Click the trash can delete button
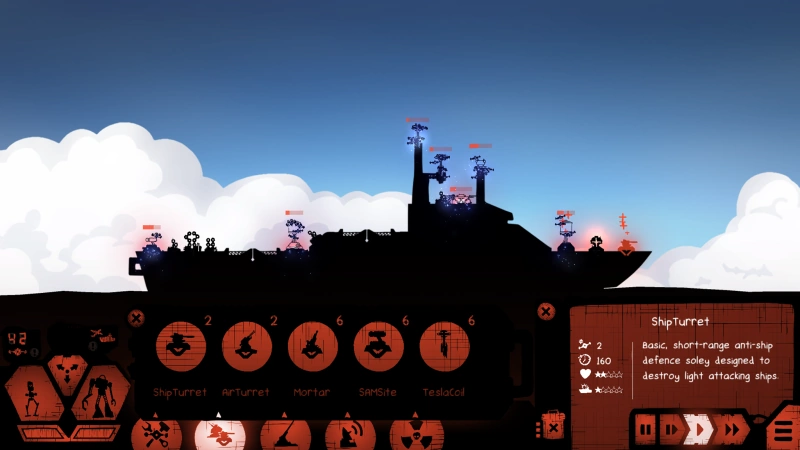The width and height of the screenshot is (800, 450). click(551, 425)
